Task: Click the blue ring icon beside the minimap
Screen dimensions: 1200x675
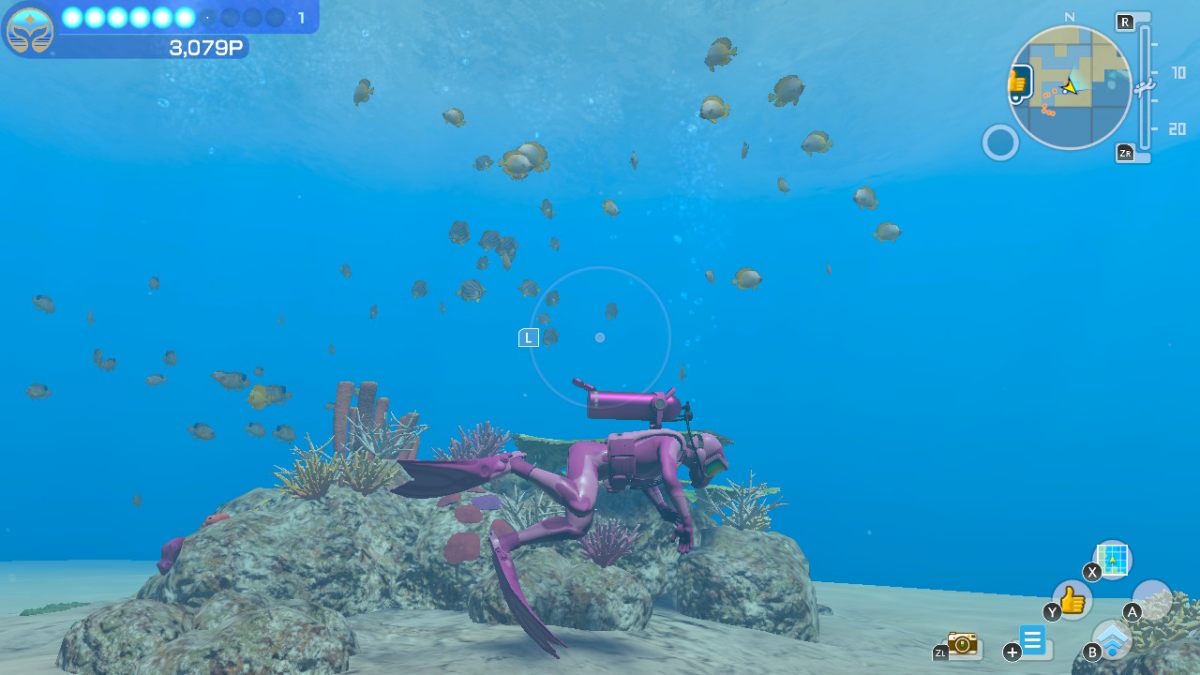Action: tap(1000, 142)
